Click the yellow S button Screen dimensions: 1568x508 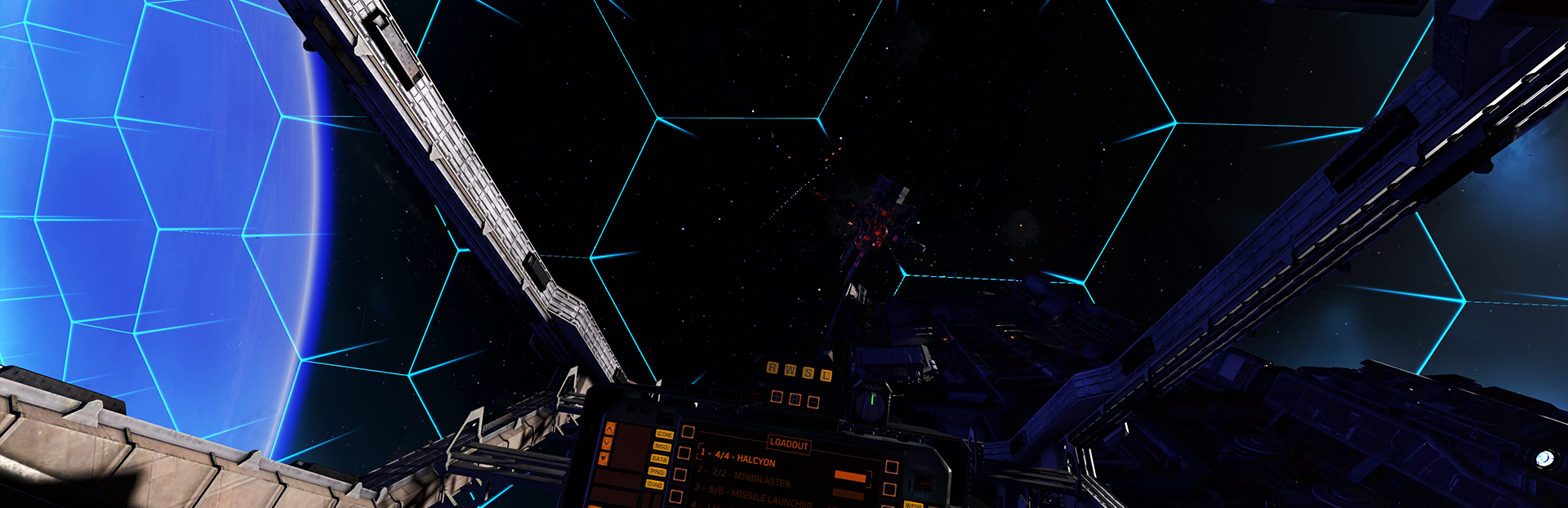point(808,372)
